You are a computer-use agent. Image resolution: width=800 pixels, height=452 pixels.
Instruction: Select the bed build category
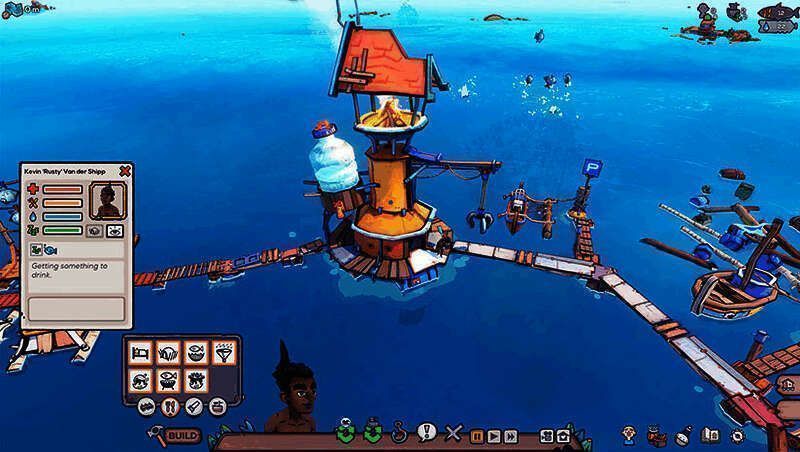[x=140, y=354]
